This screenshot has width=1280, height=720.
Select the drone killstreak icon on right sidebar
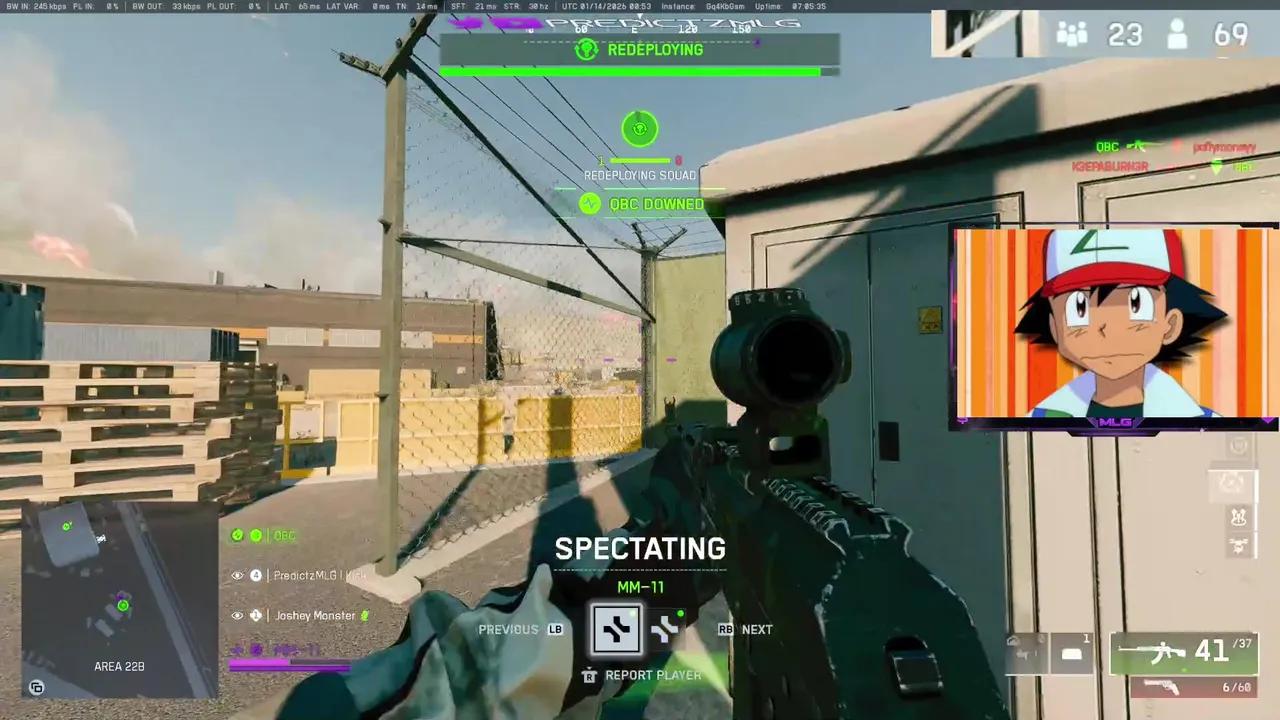click(1238, 515)
